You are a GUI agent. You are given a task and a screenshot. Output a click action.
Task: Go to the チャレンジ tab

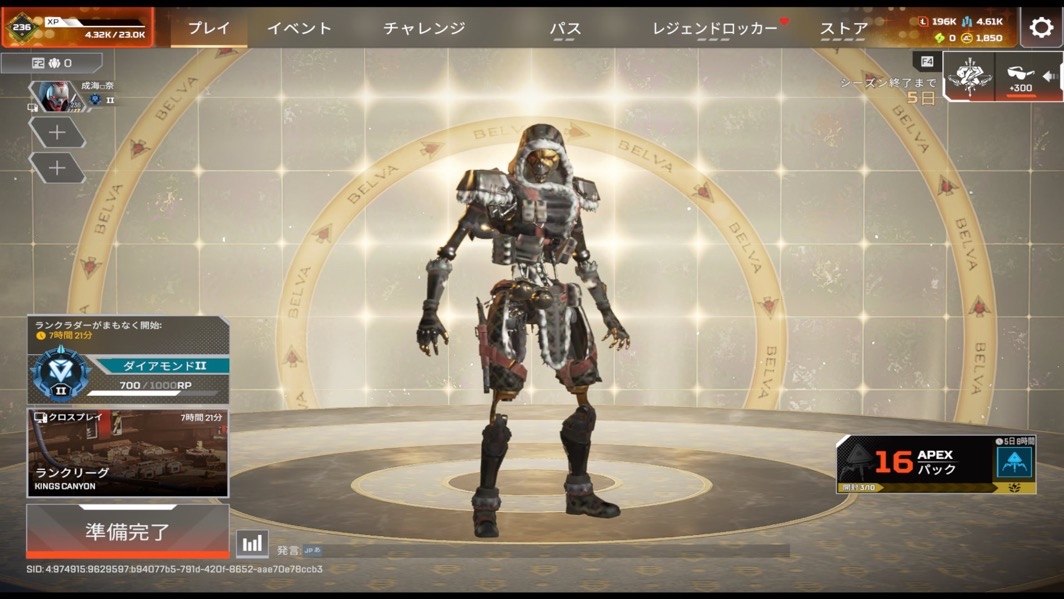[x=424, y=28]
